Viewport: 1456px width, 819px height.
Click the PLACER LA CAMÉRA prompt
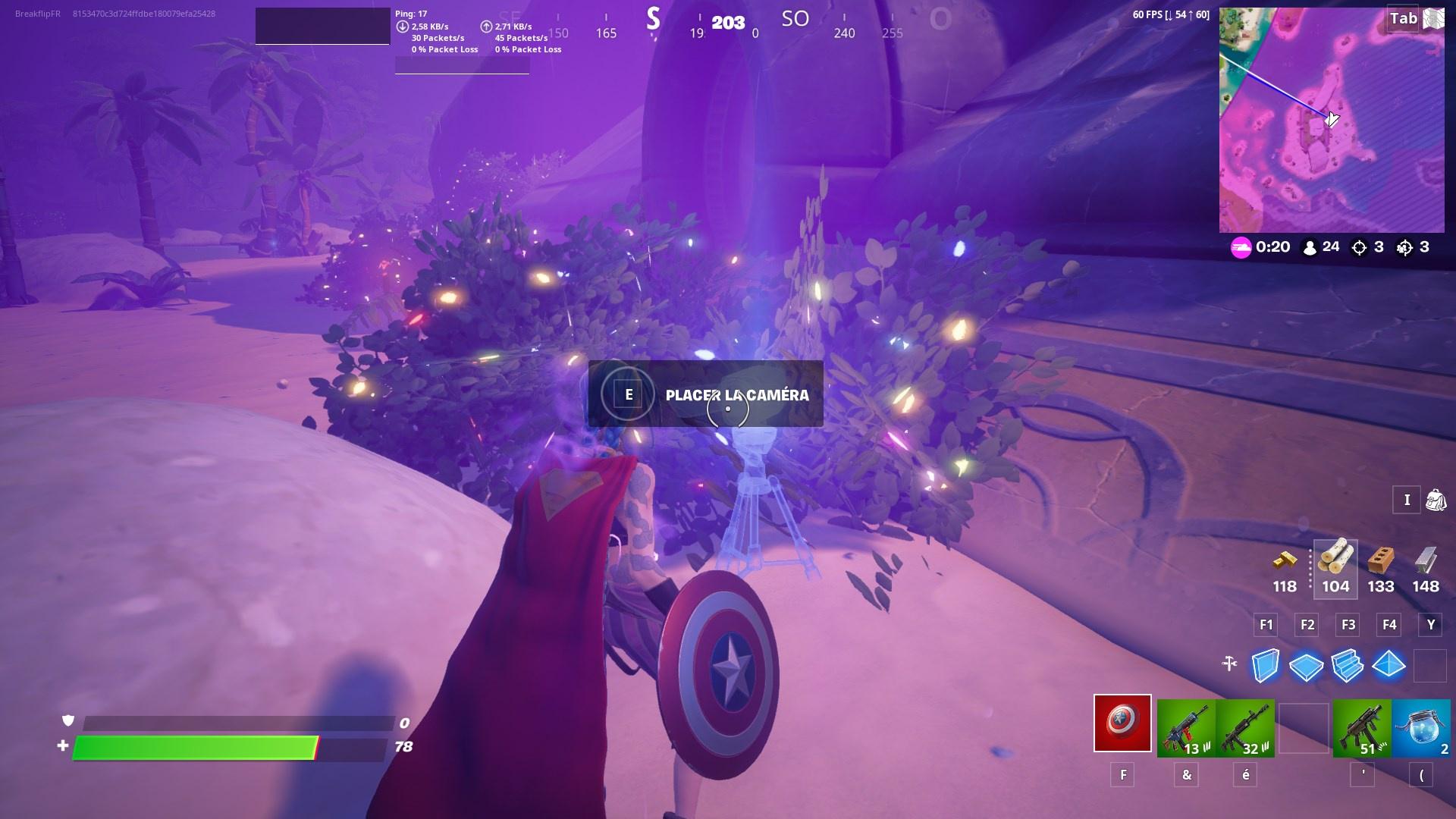tap(705, 394)
